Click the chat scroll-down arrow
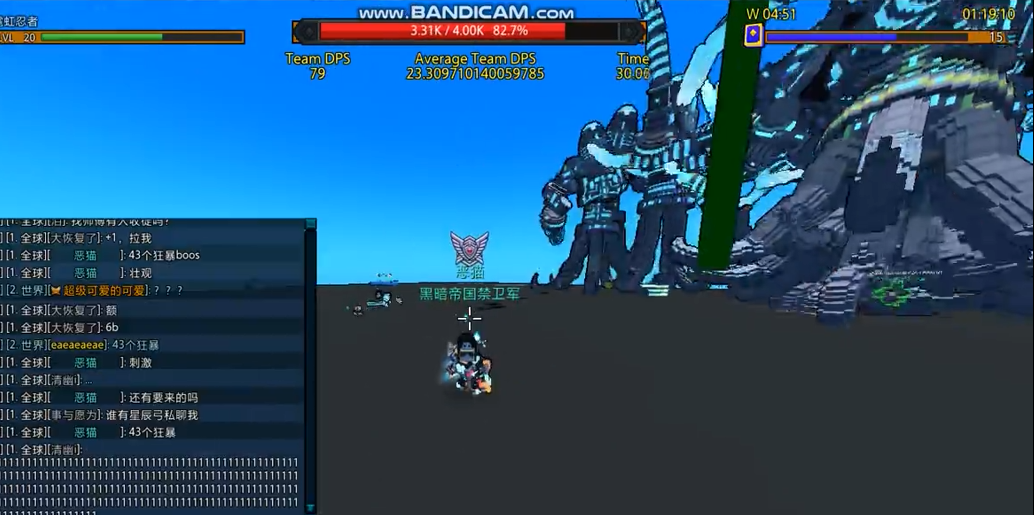 pyautogui.click(x=310, y=508)
